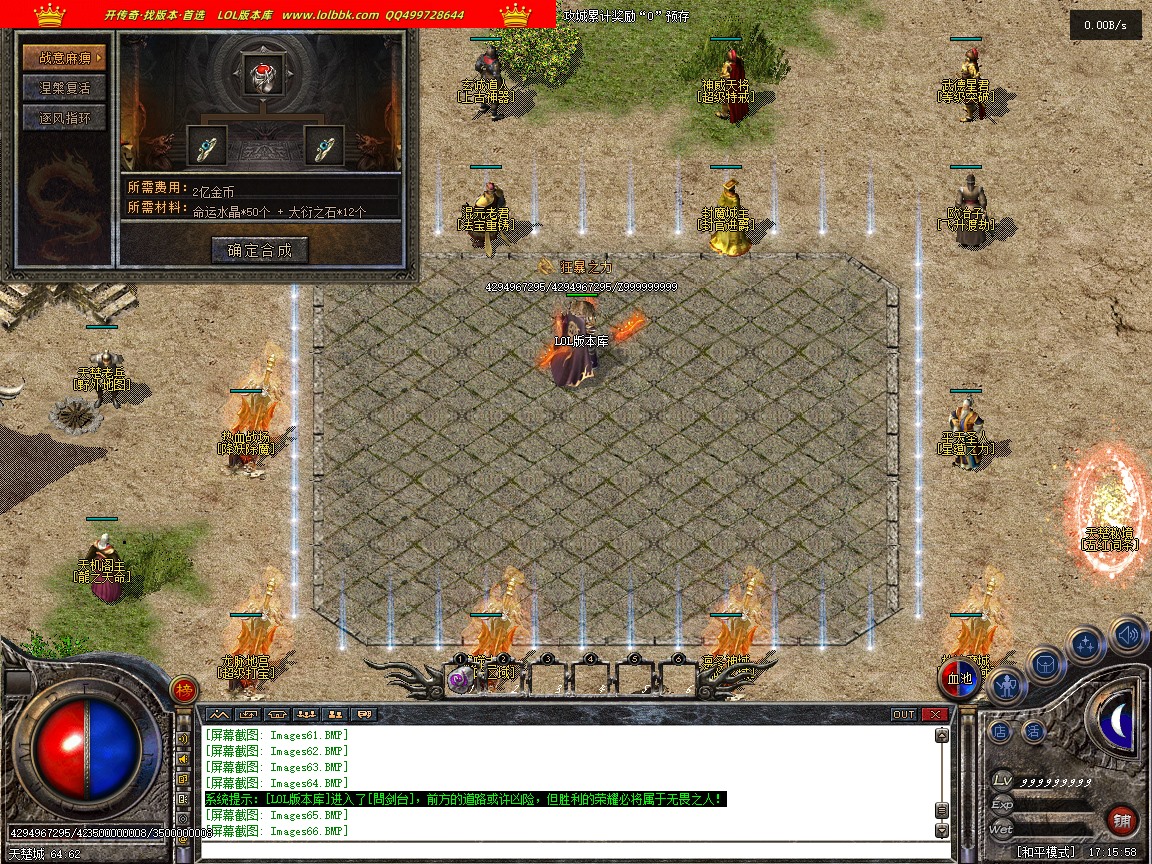Viewport: 1152px width, 864px height.
Task: Choose the 逐风指环 recipe
Action: click(64, 118)
